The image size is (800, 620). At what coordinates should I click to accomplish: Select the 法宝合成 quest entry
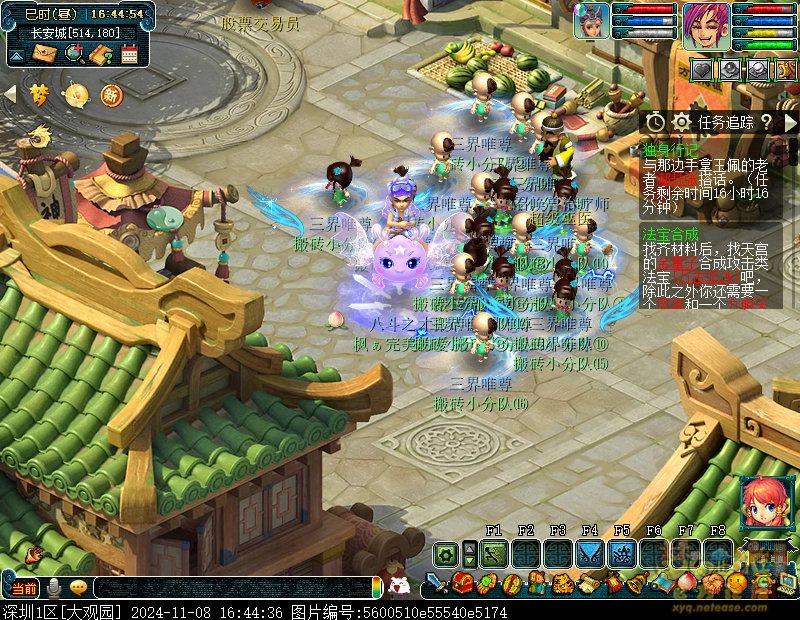click(x=668, y=232)
